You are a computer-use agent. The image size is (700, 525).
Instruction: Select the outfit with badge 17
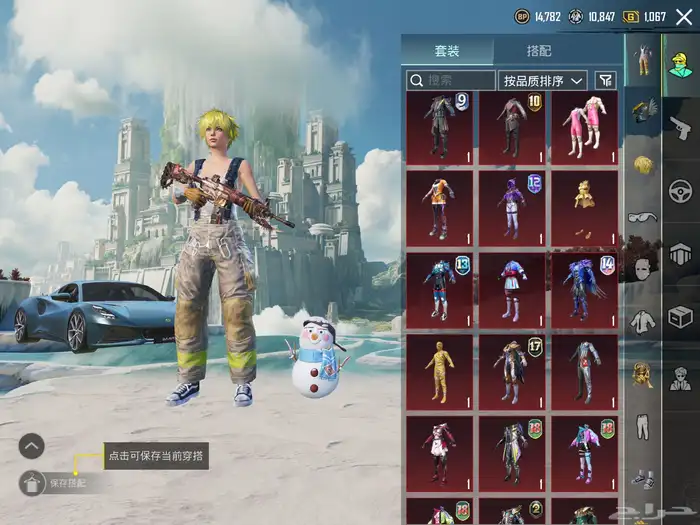[x=512, y=372]
